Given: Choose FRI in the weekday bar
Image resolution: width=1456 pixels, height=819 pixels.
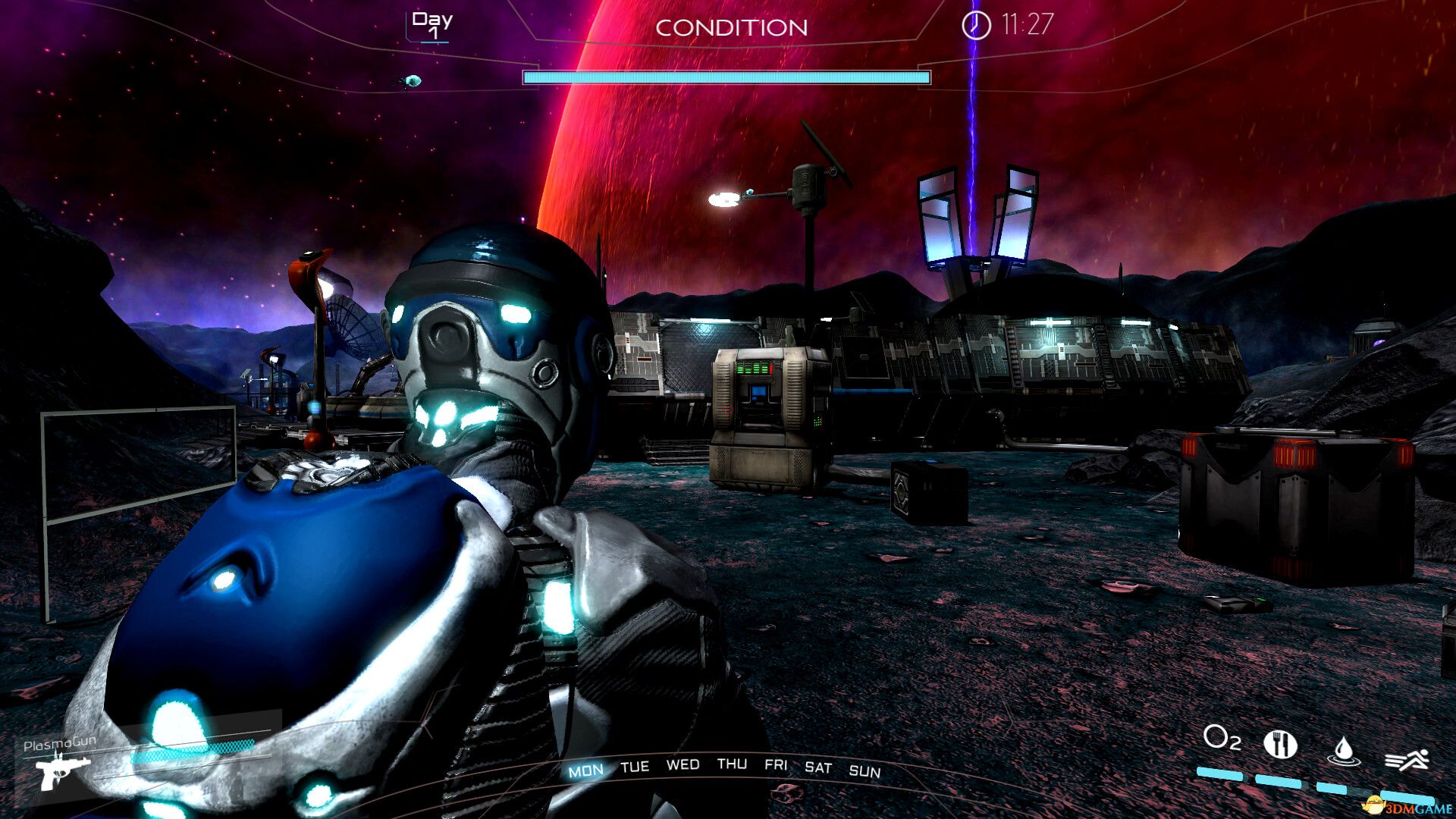Looking at the screenshot, I should pyautogui.click(x=776, y=764).
